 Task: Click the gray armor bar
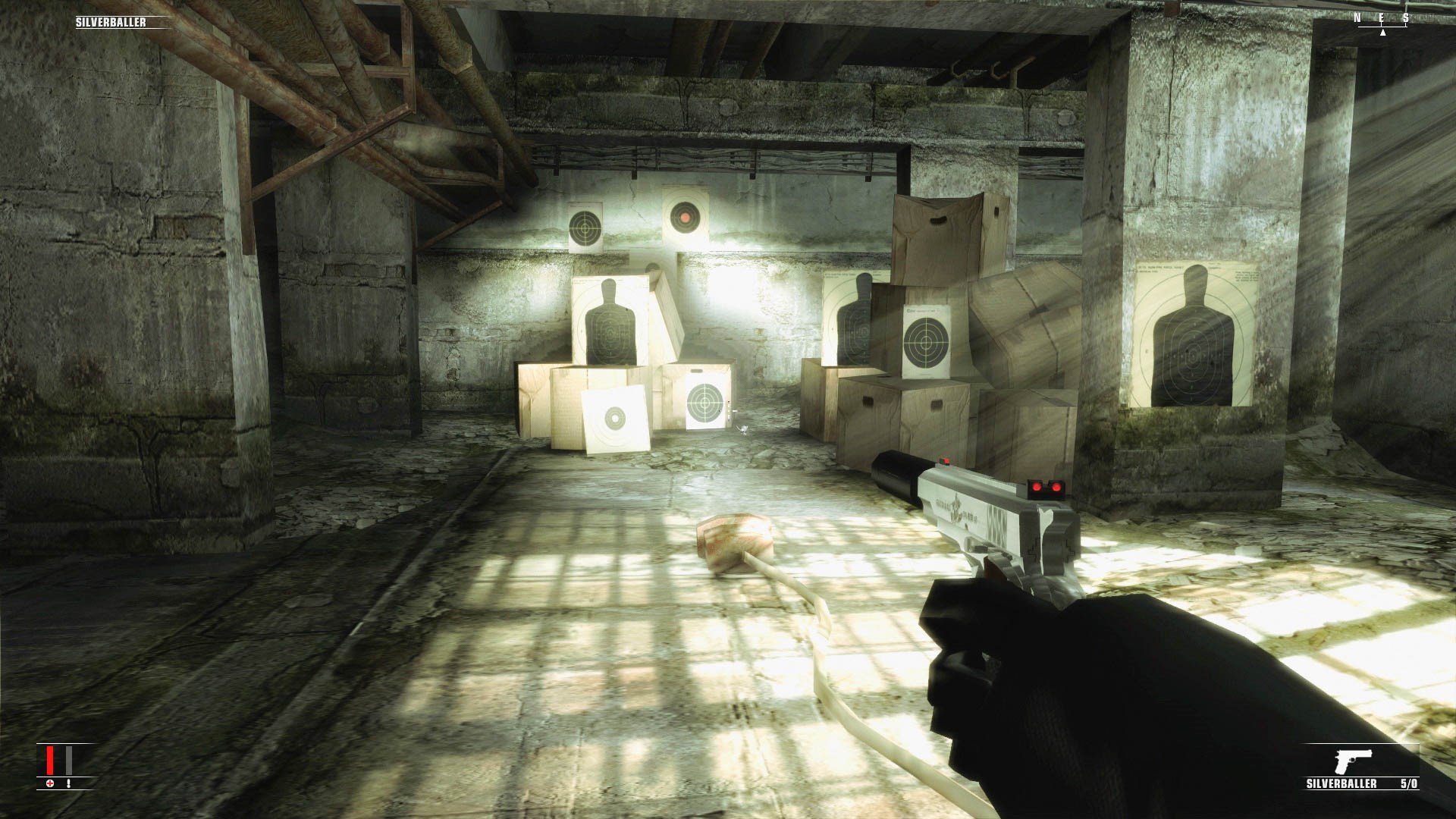[68, 761]
